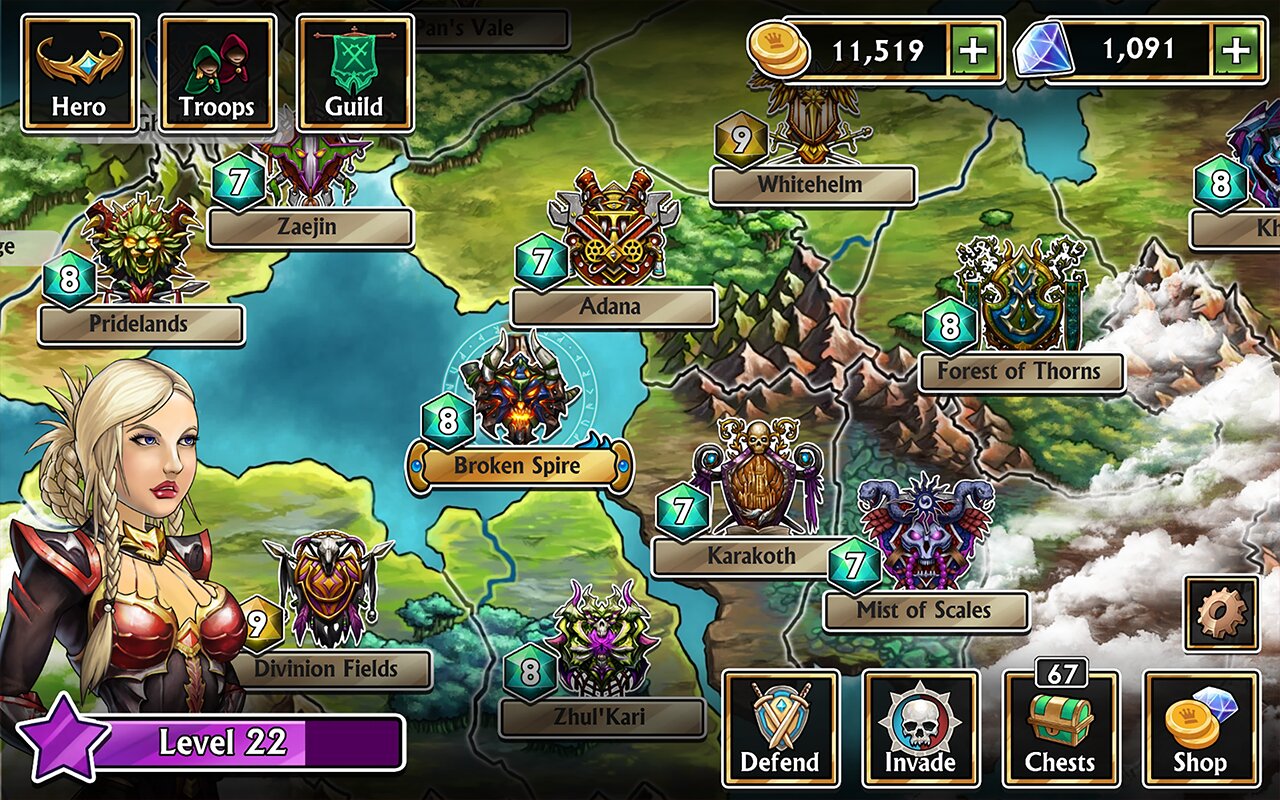Start an Invade battle
This screenshot has width=1280, height=800.
[920, 728]
